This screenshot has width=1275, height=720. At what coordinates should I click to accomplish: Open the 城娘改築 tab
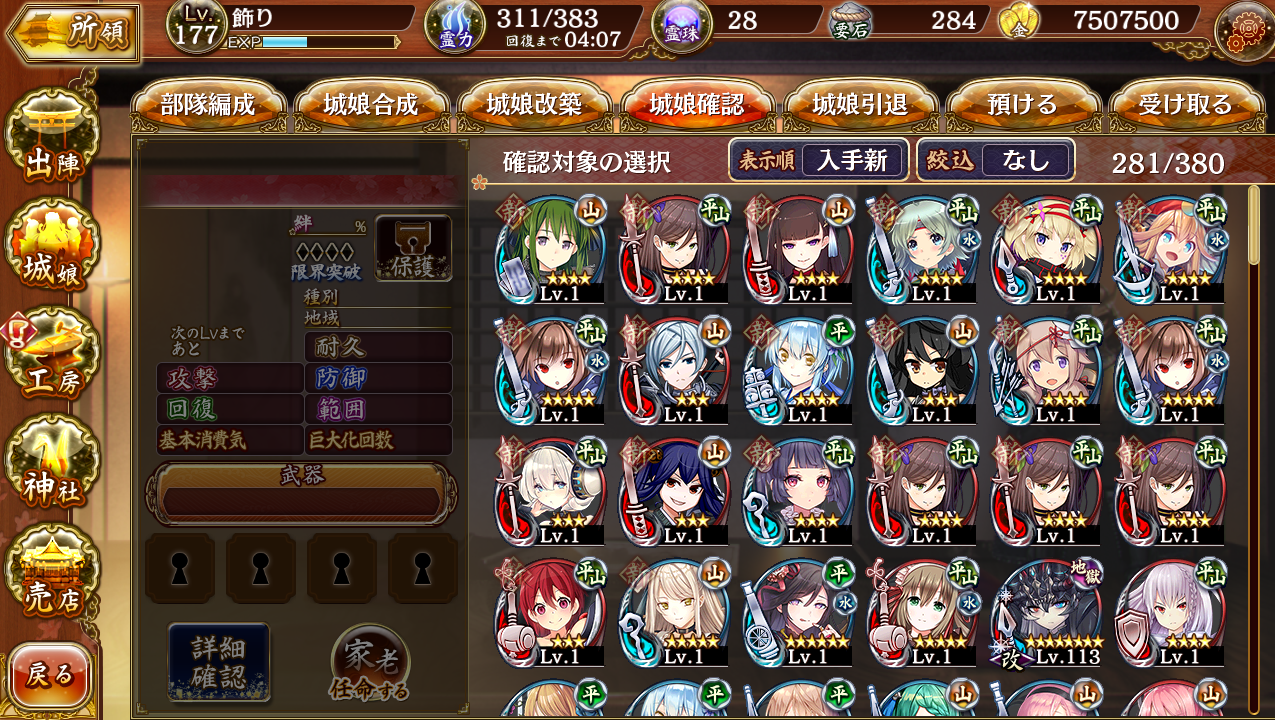click(534, 105)
